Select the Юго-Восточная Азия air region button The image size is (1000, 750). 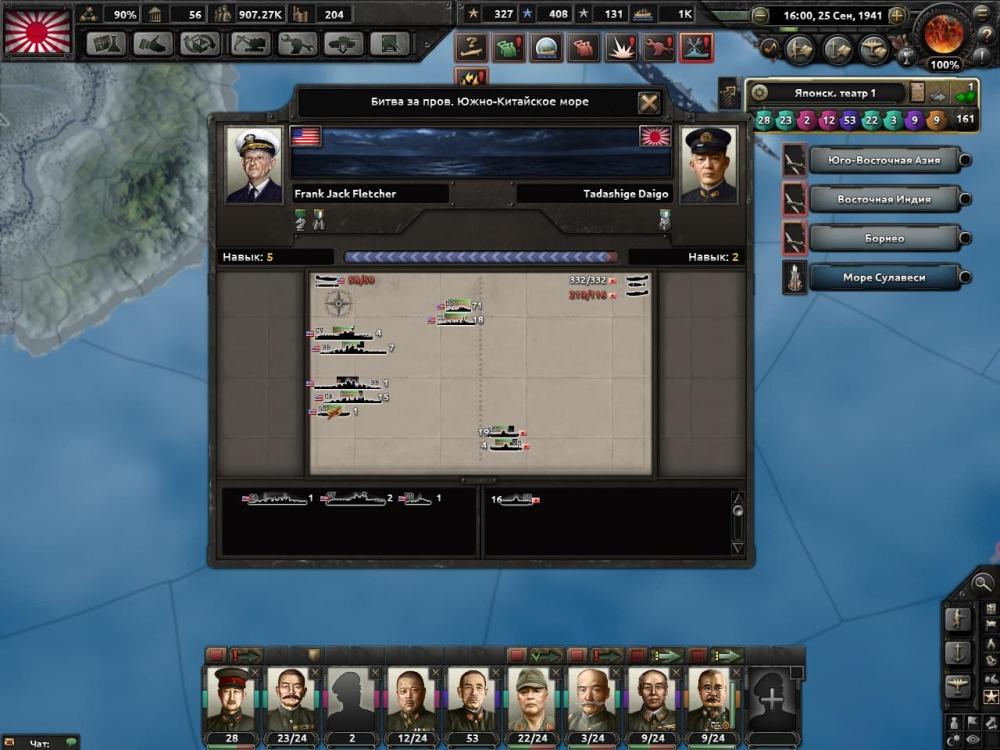[x=874, y=160]
